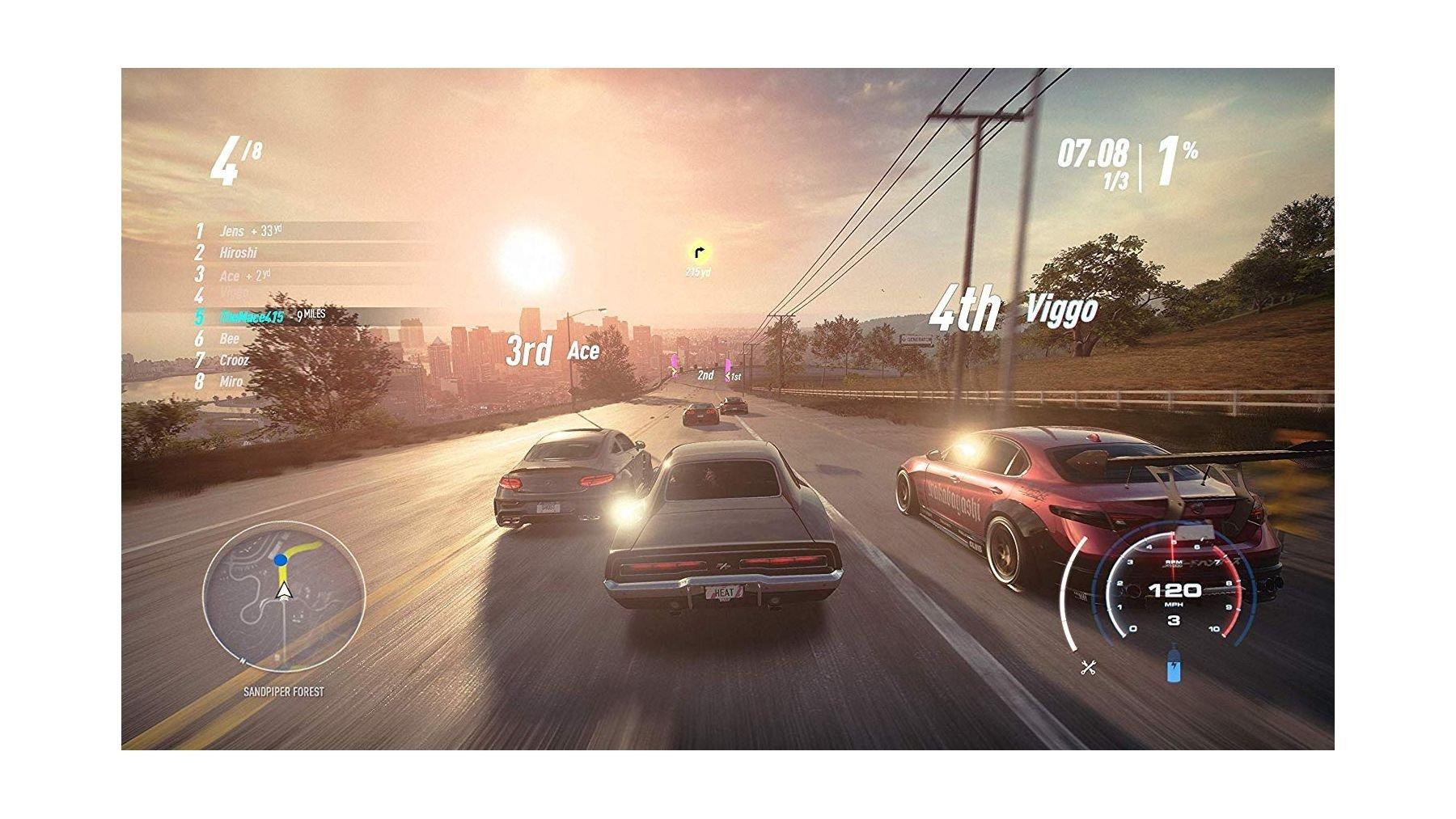This screenshot has width=1456, height=819.
Task: Select the 3rd Ace nameplate
Action: click(x=552, y=350)
